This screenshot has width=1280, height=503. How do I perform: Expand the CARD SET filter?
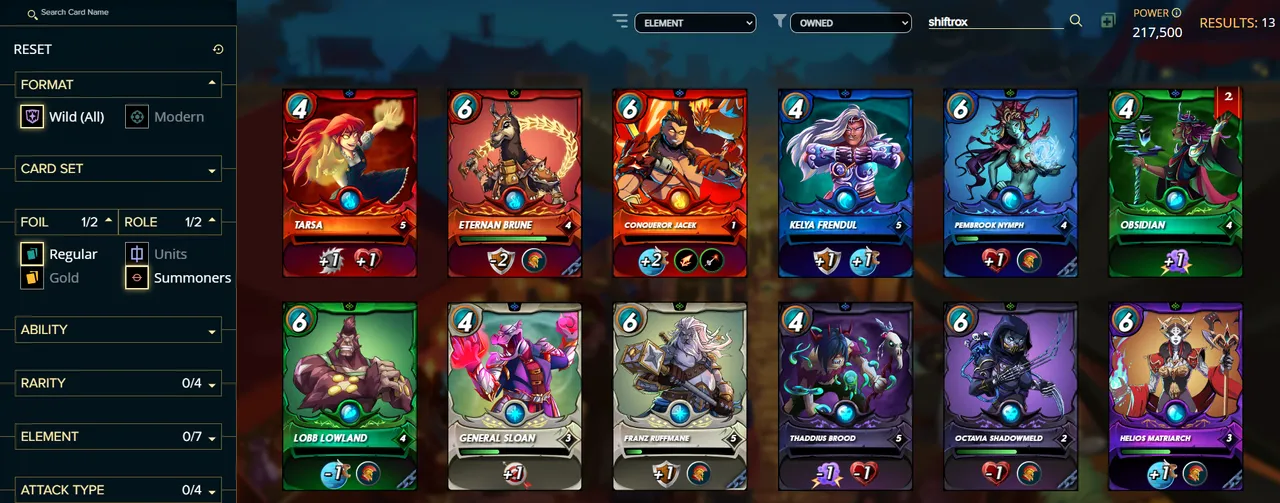[118, 169]
